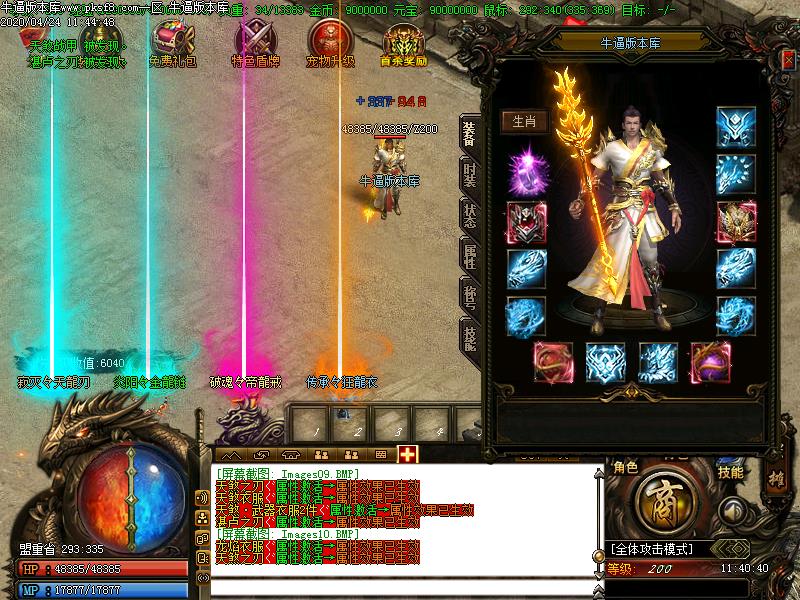
Task: Open the 商 shop round button
Action: click(x=661, y=498)
